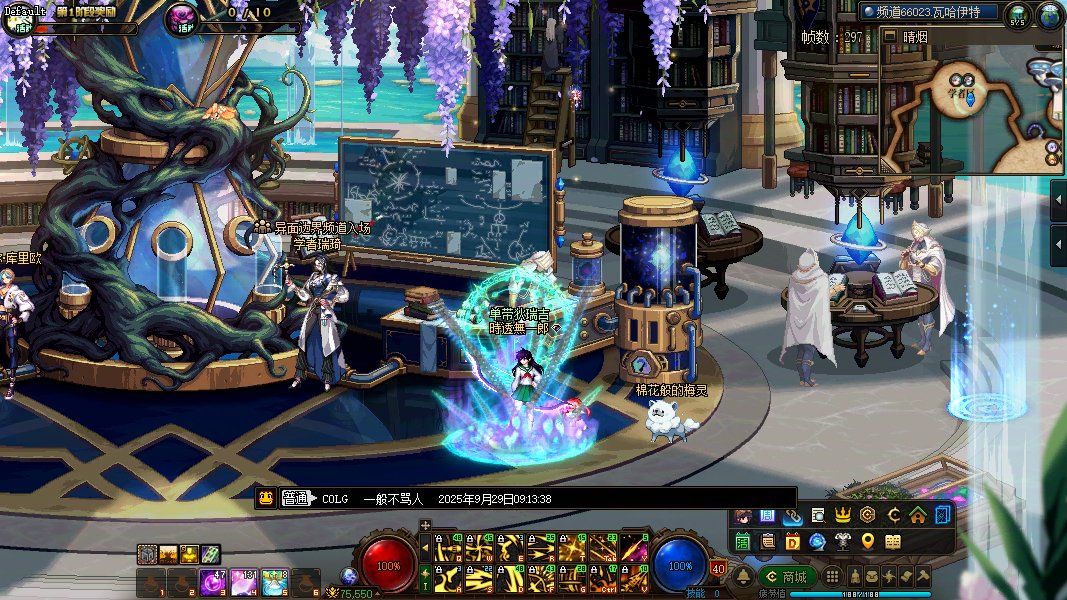
Task: Open the character portrait icon in menu
Action: (743, 516)
